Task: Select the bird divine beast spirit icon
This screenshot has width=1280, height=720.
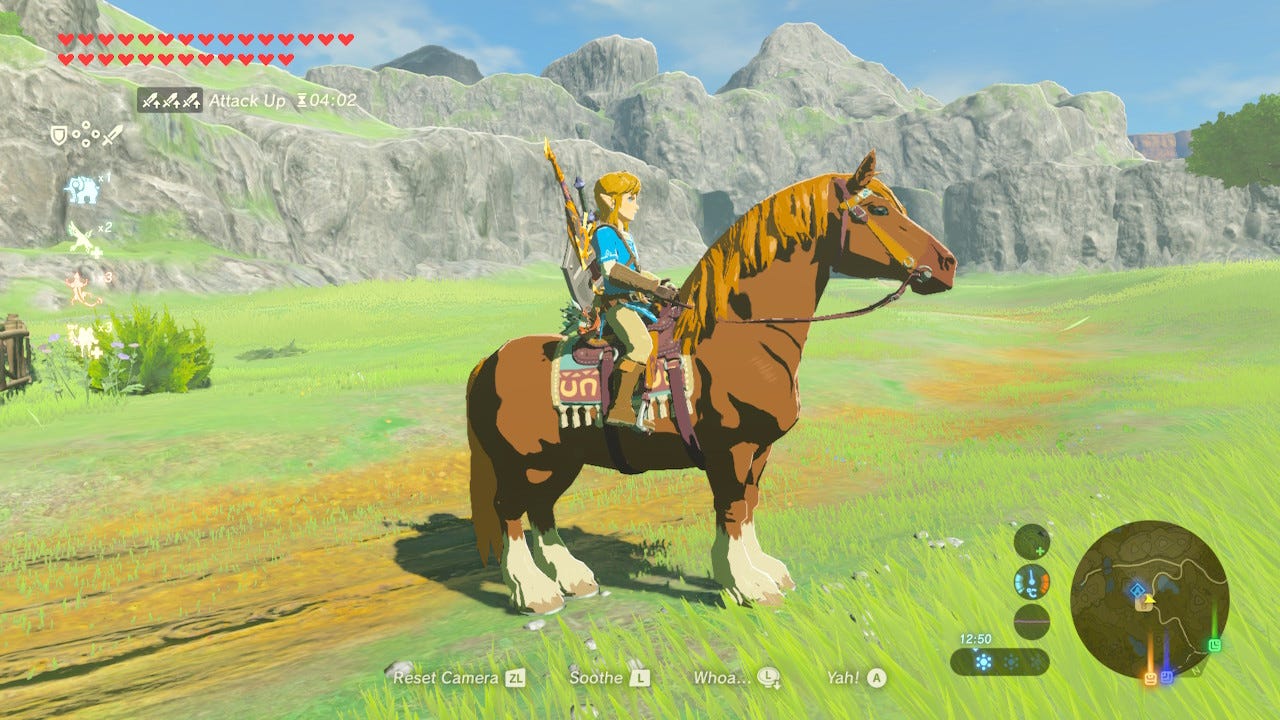Action: (80, 235)
